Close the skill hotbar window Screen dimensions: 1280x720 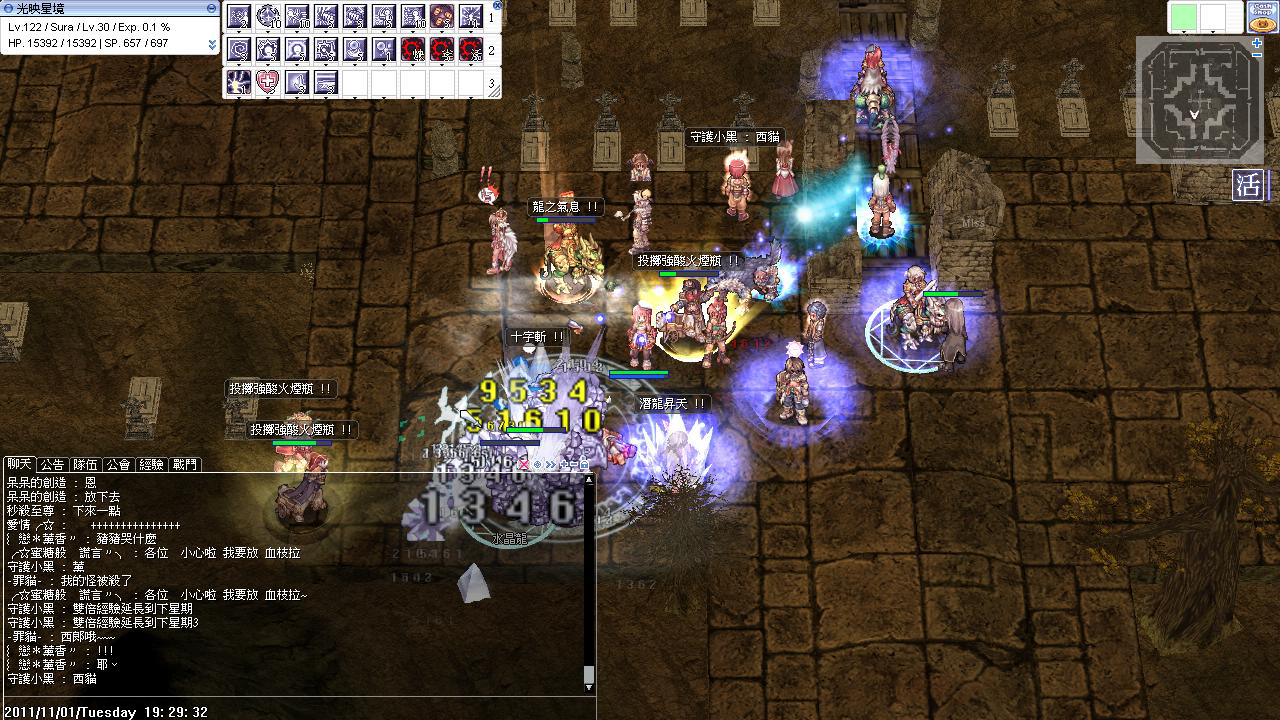coord(498,5)
